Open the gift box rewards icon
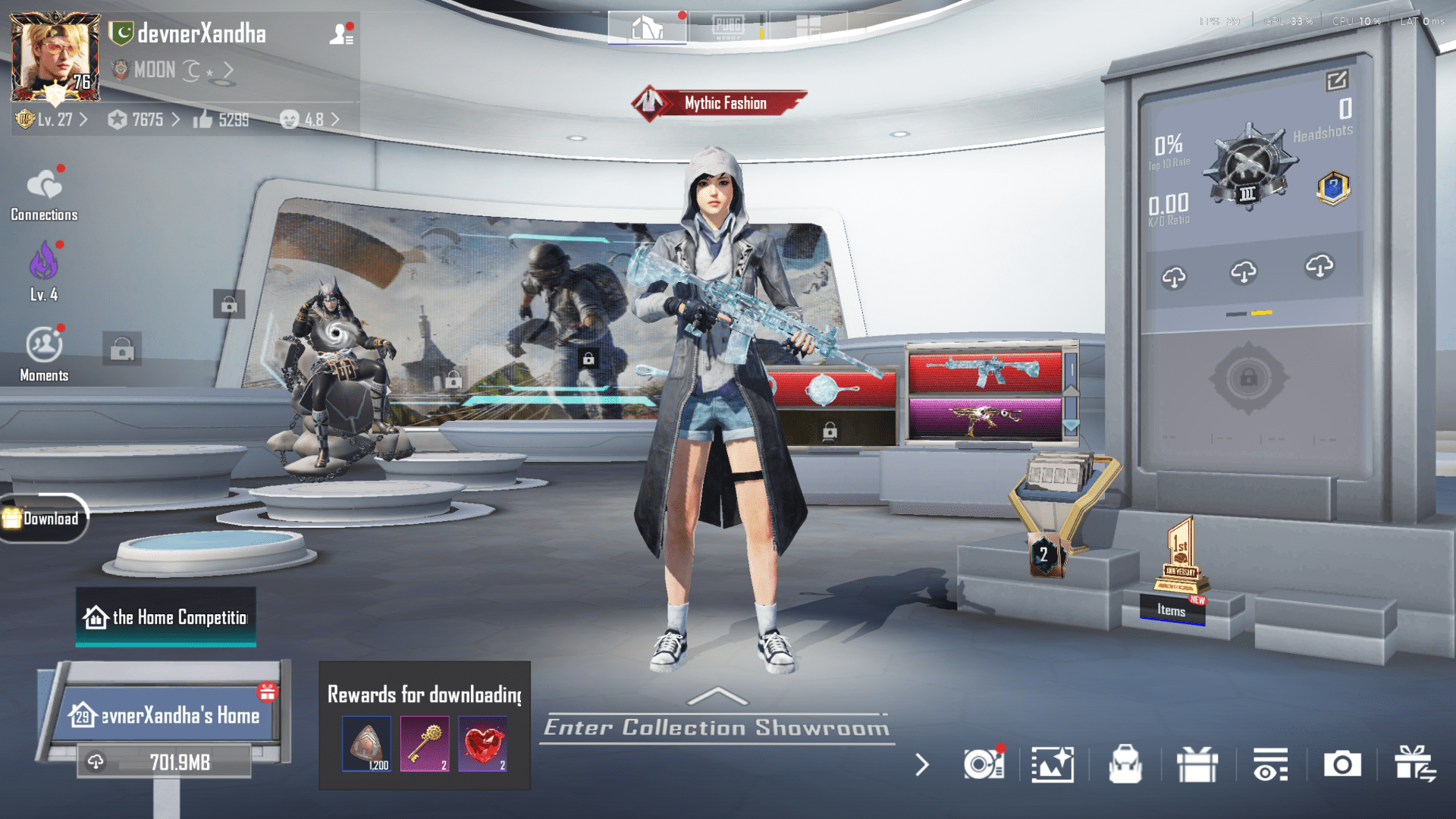This screenshot has height=819, width=1456. [x=1198, y=766]
